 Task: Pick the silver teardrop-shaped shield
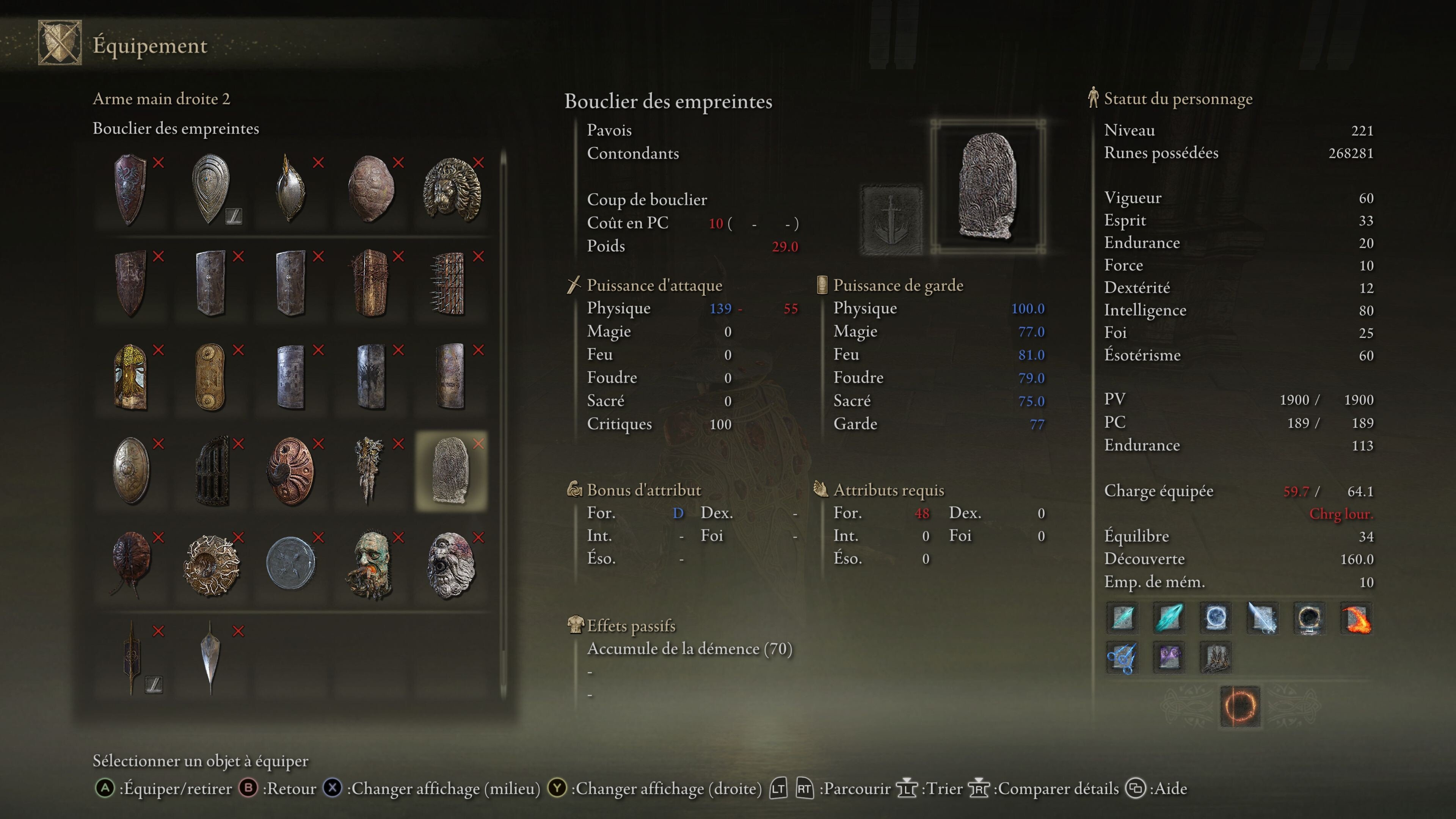point(211,189)
